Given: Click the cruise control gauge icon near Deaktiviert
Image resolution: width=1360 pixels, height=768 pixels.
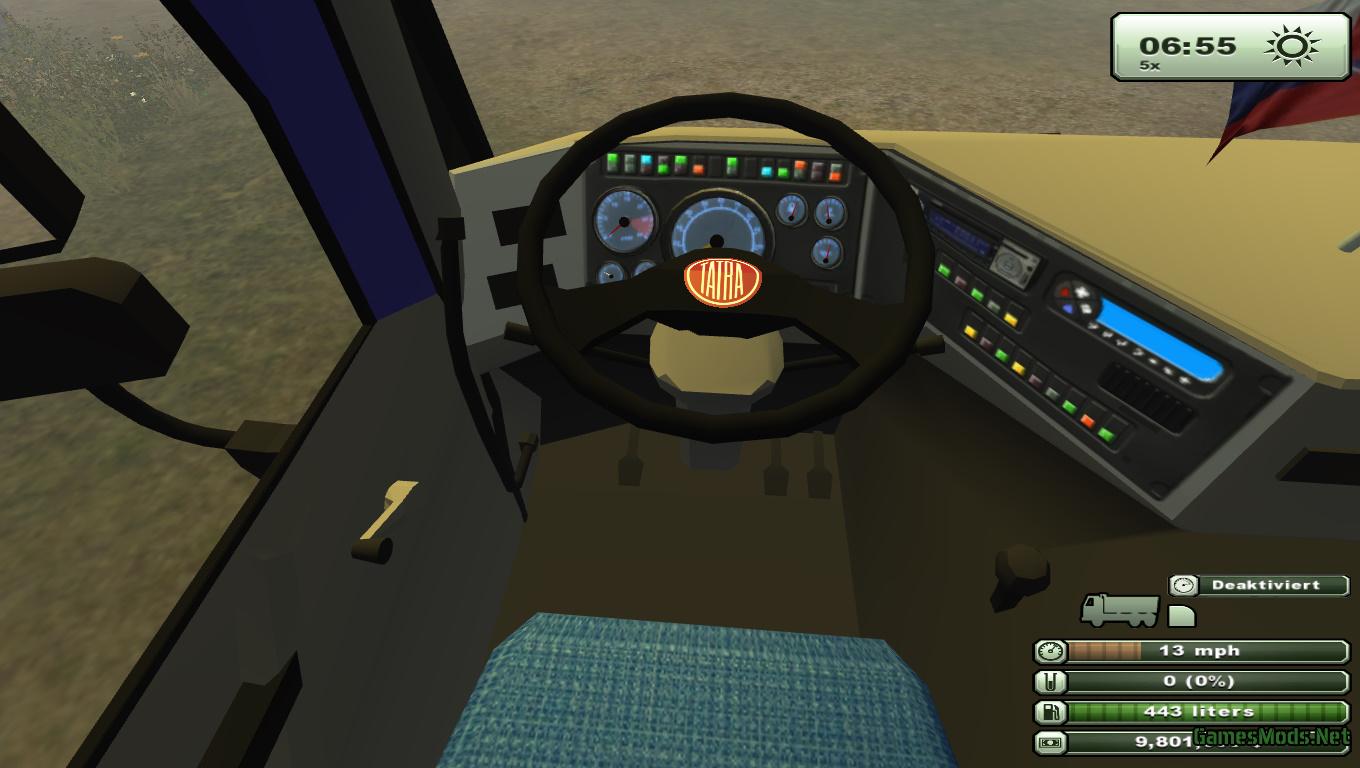Looking at the screenshot, I should (1182, 585).
